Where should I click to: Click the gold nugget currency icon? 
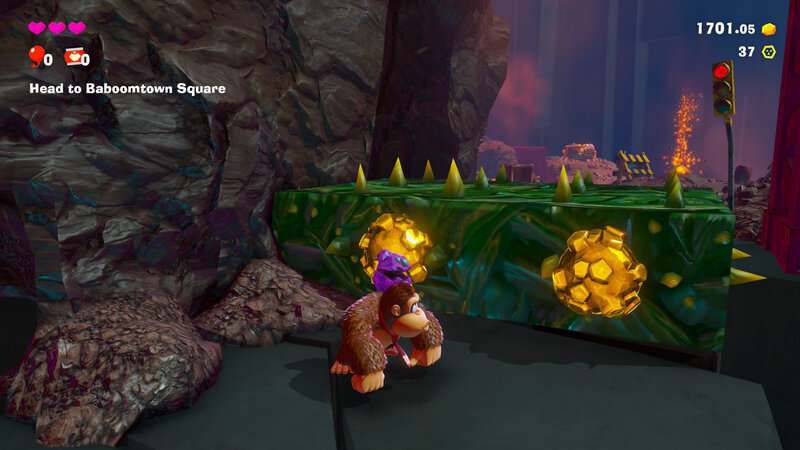(769, 29)
